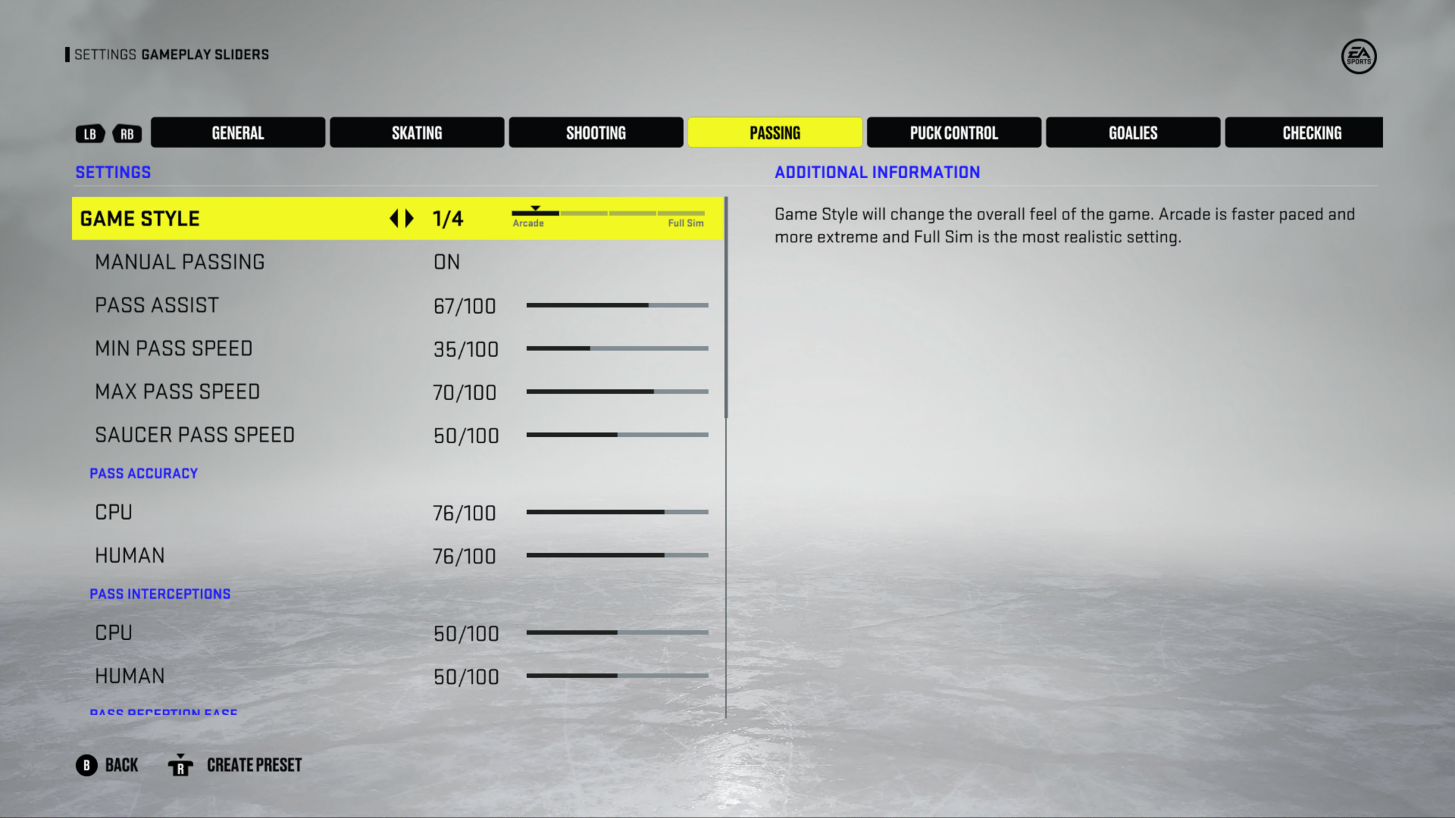Viewport: 1455px width, 818px height.
Task: Click the left arrow on Game Style
Action: (x=394, y=218)
